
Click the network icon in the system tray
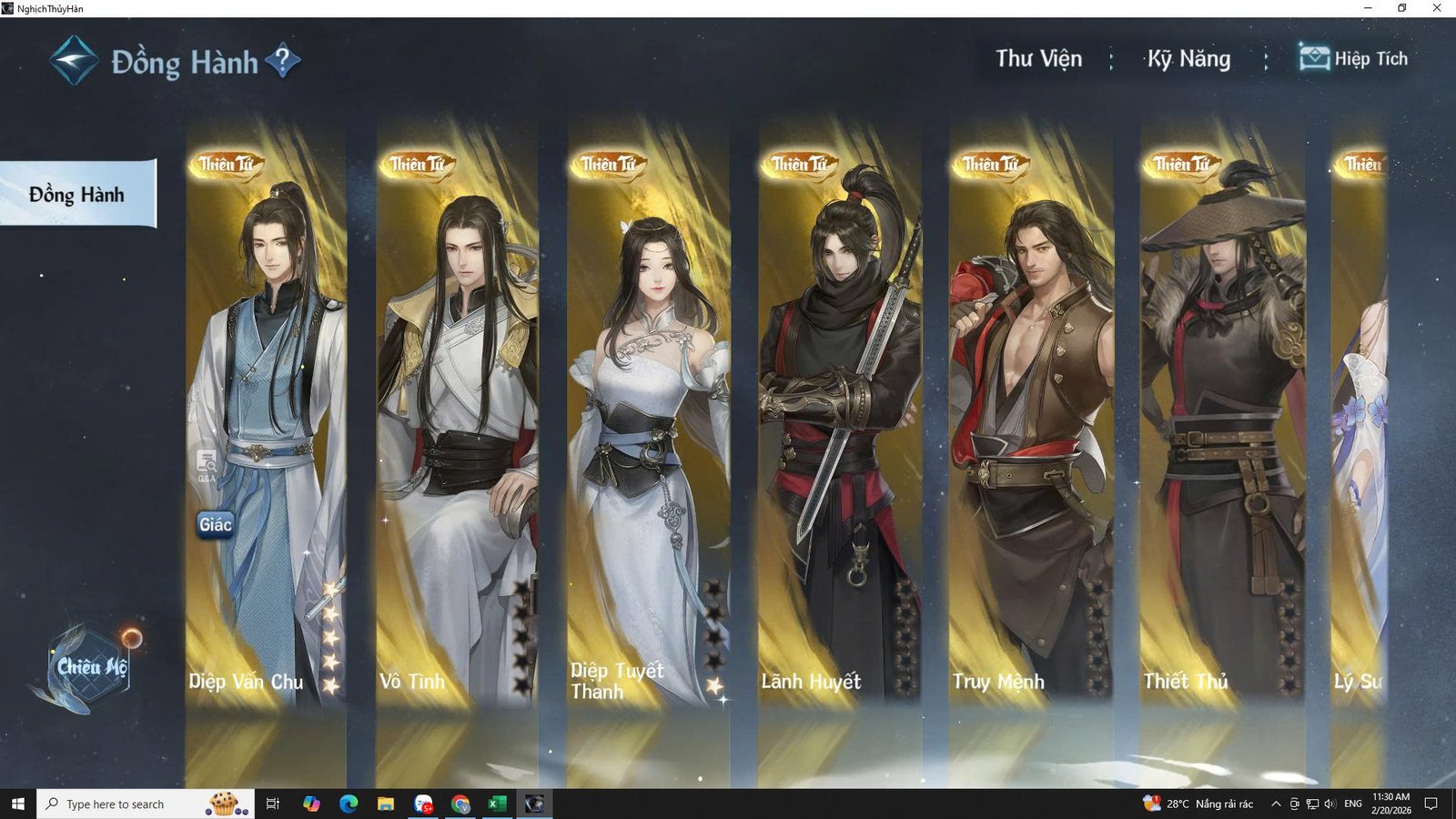(x=1312, y=804)
